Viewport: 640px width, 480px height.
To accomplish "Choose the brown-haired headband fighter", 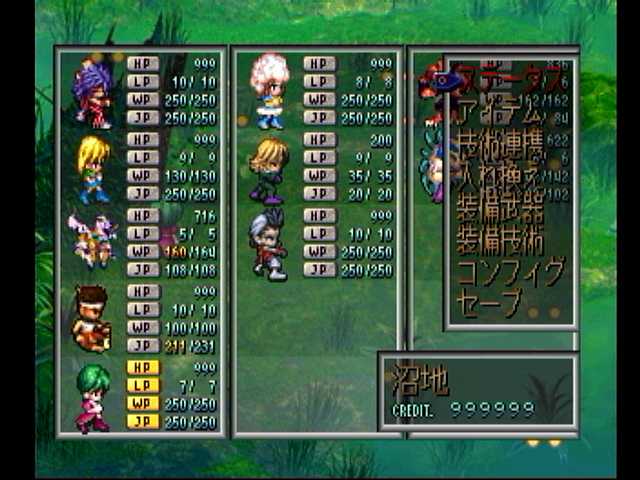I will tap(91, 318).
